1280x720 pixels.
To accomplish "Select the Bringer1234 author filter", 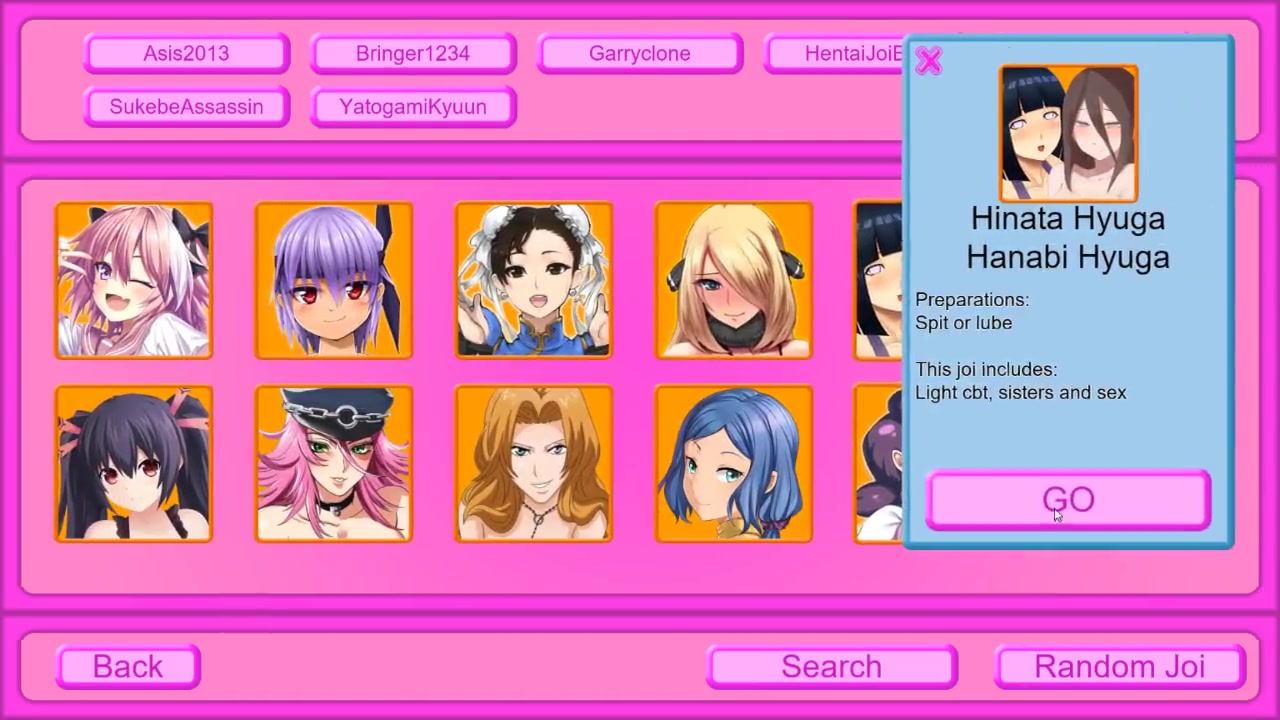I will 413,54.
